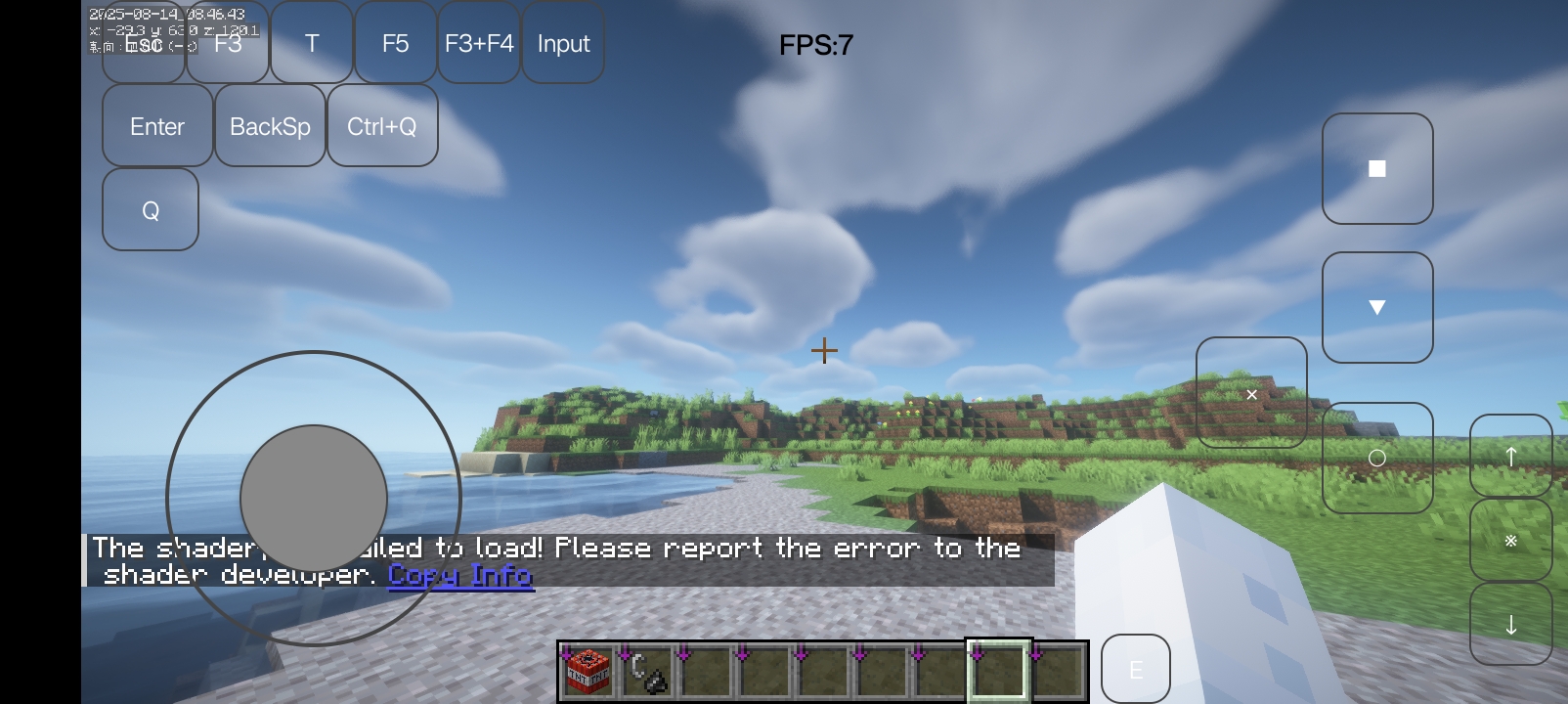Toggle text input with the Input button
Screen dimensions: 1568x704
tap(563, 43)
